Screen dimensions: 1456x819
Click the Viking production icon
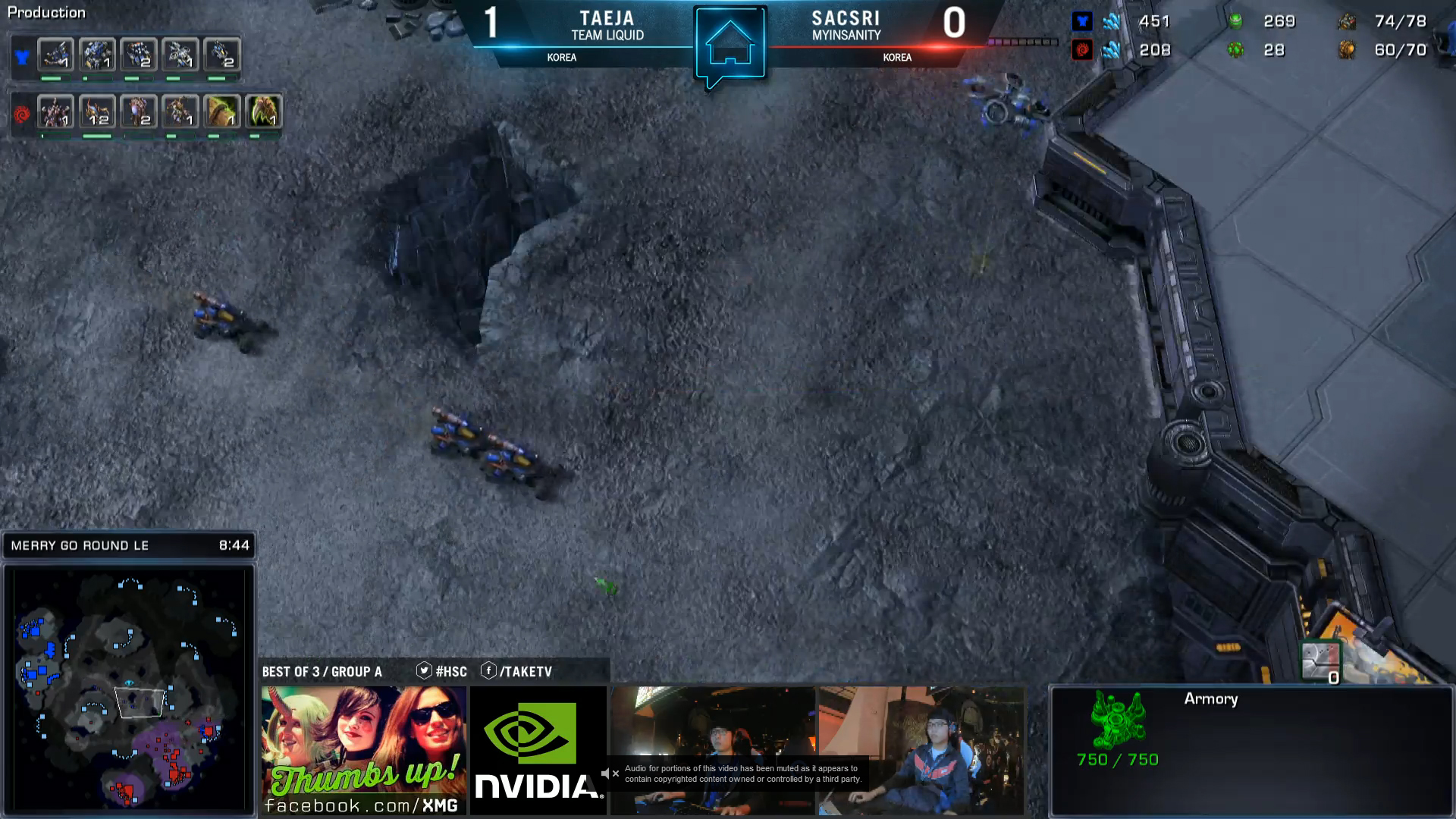tap(180, 55)
